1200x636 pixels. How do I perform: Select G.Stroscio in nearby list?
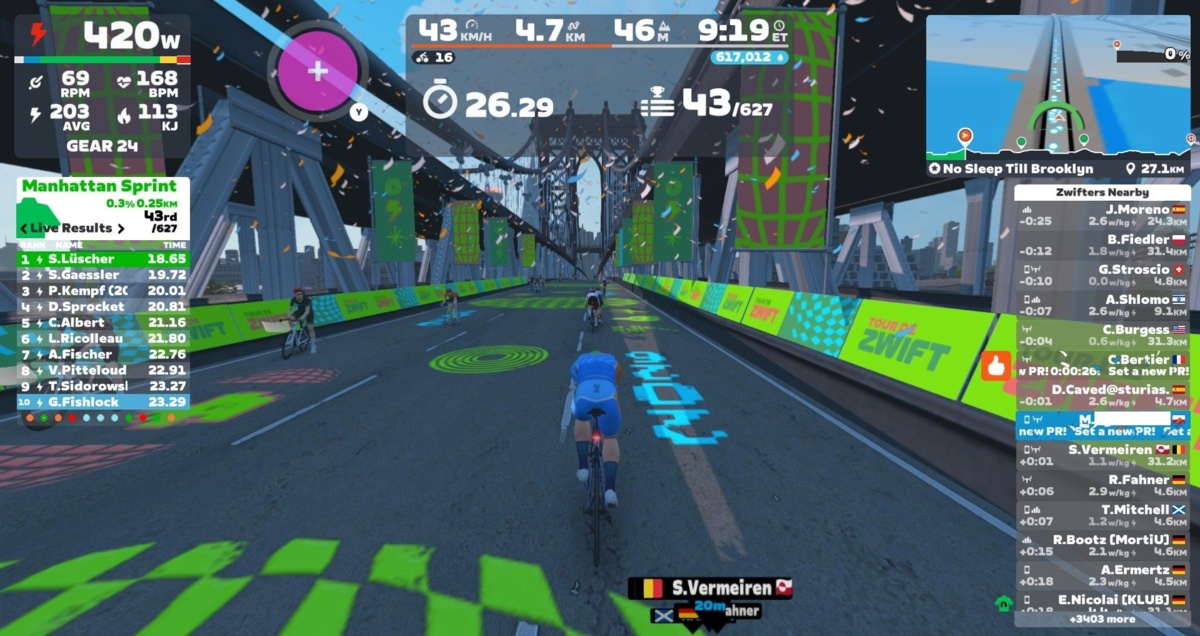coord(1102,275)
